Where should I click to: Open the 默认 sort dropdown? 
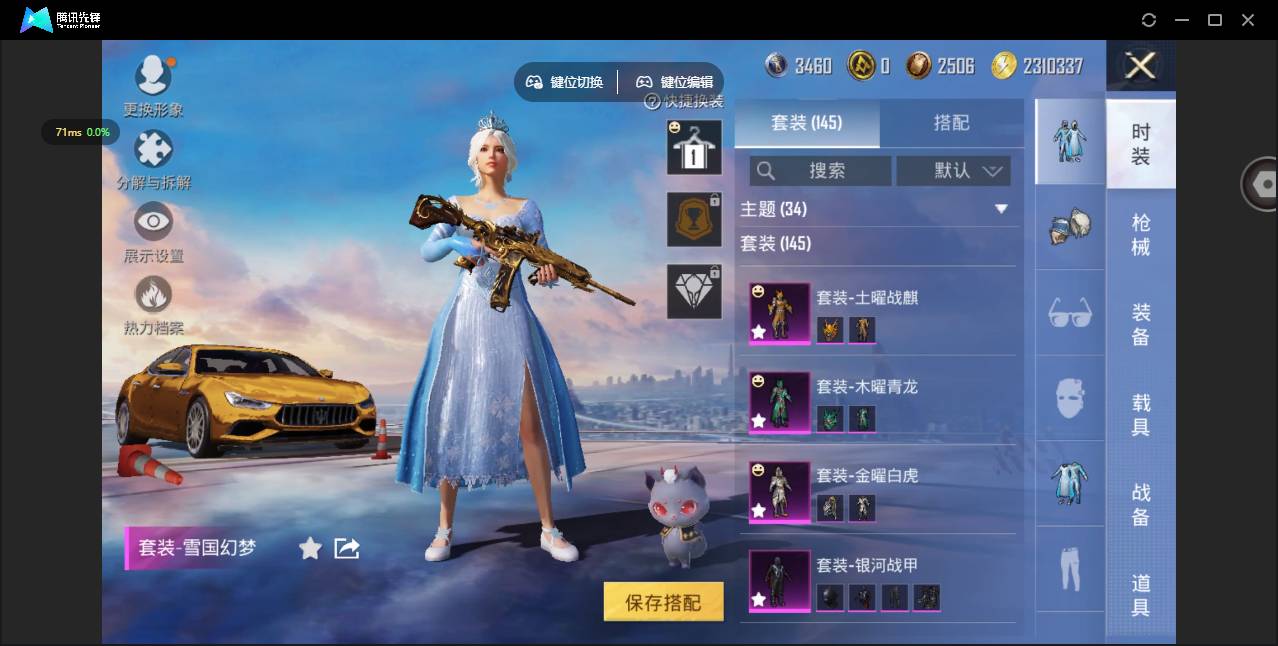click(x=953, y=171)
